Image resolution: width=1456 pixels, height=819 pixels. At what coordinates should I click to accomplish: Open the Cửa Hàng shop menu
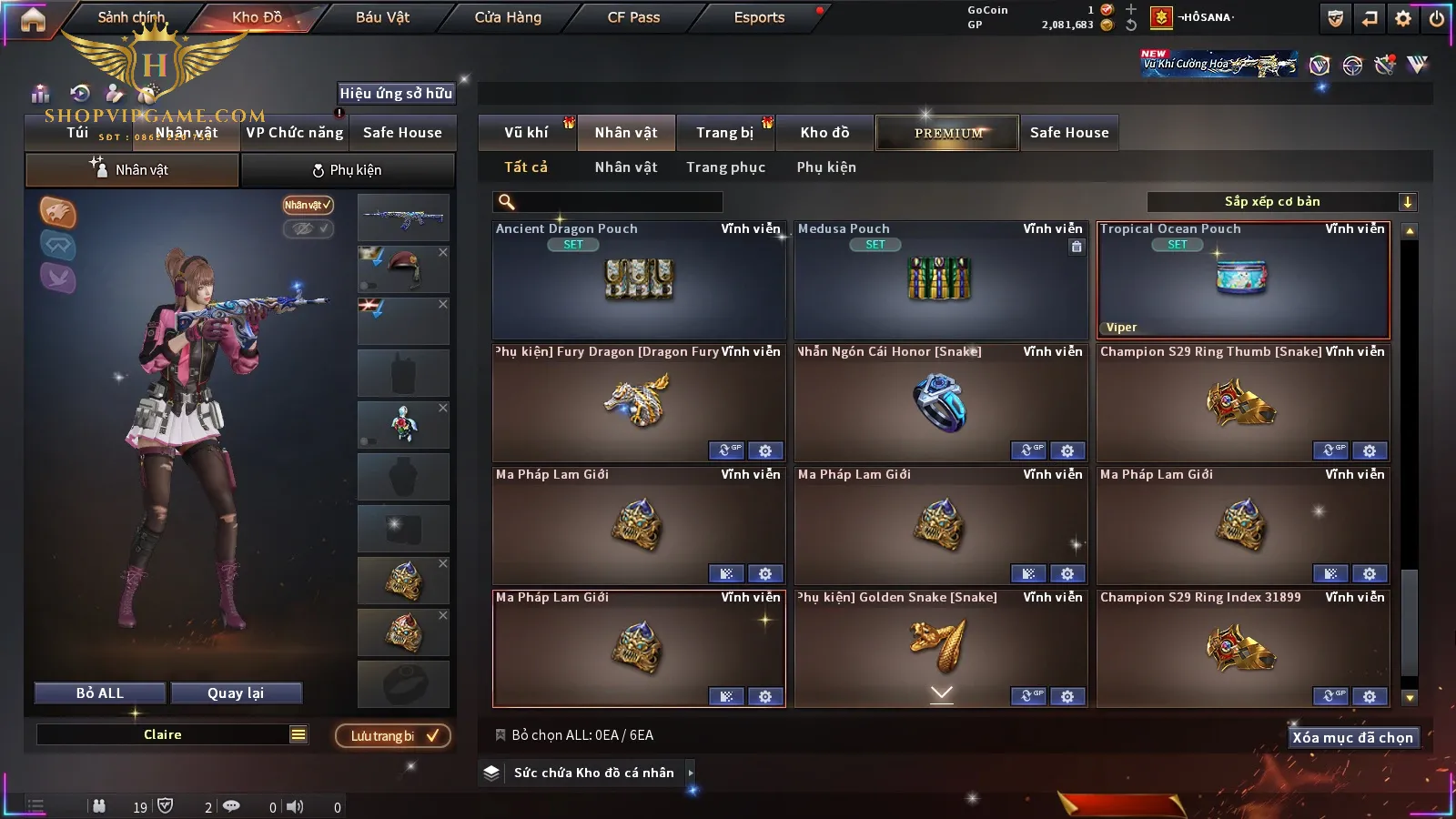tap(508, 17)
